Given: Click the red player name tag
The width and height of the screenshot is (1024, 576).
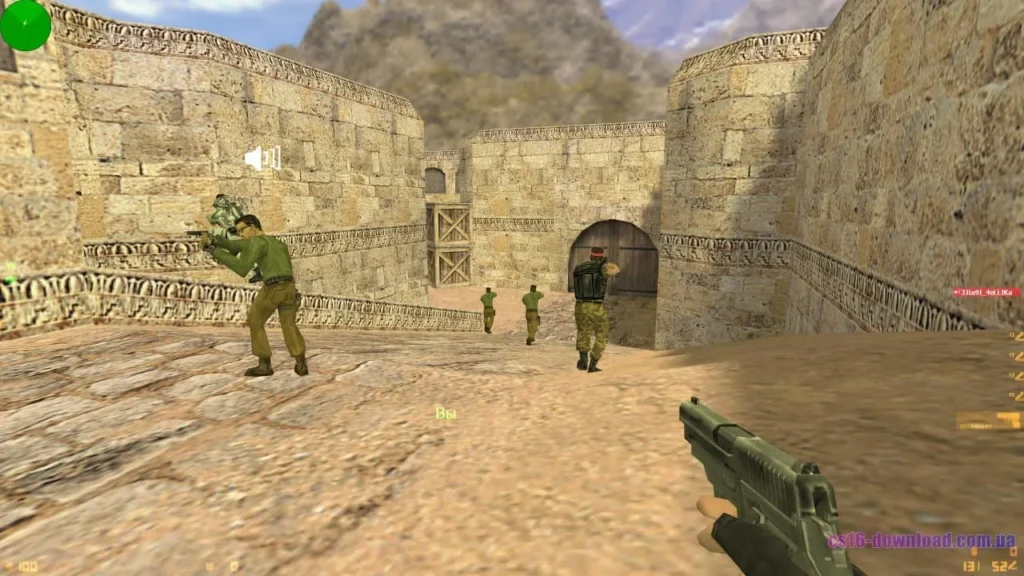Looking at the screenshot, I should (986, 293).
